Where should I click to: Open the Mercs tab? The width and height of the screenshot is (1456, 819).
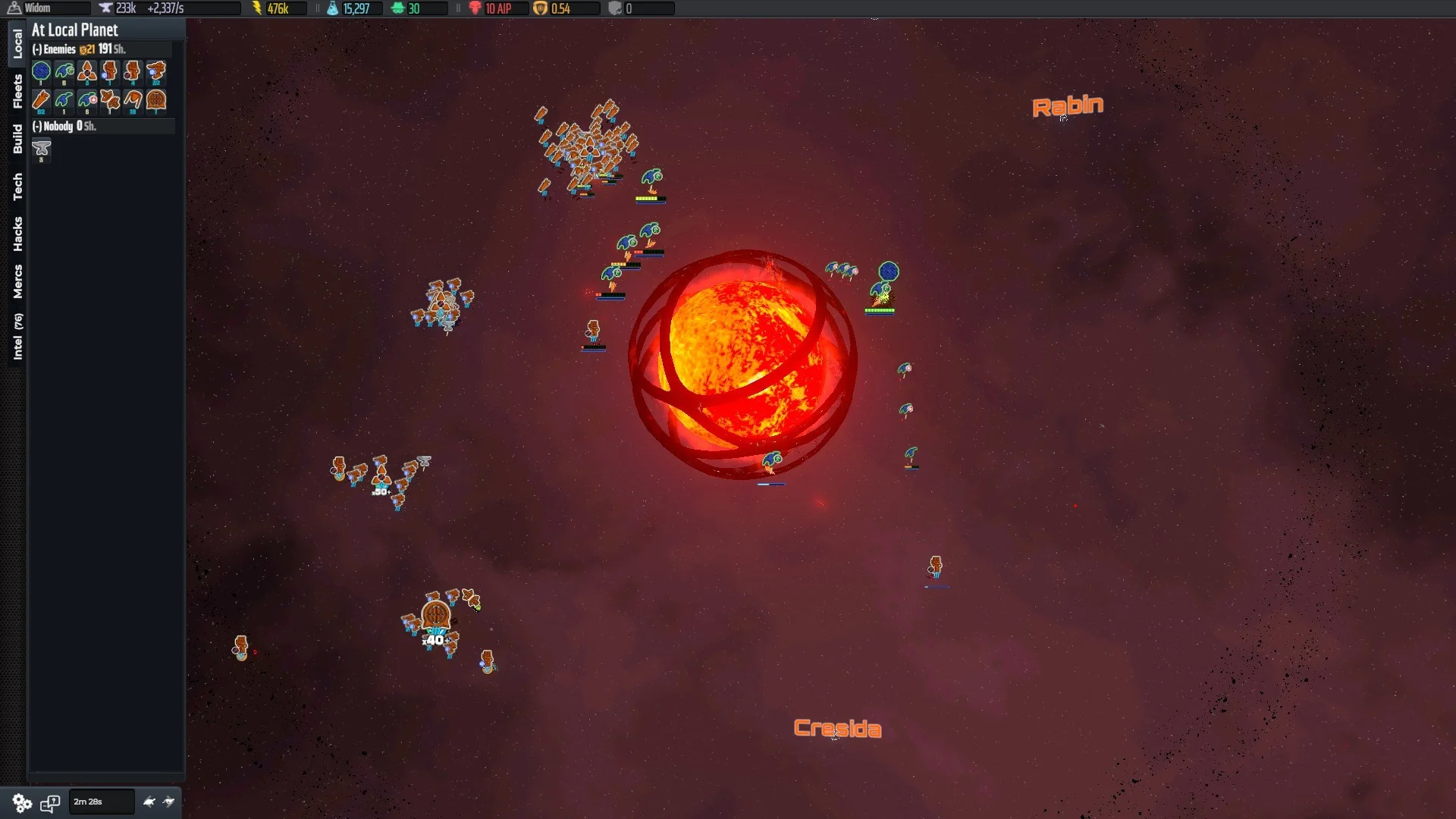(17, 281)
